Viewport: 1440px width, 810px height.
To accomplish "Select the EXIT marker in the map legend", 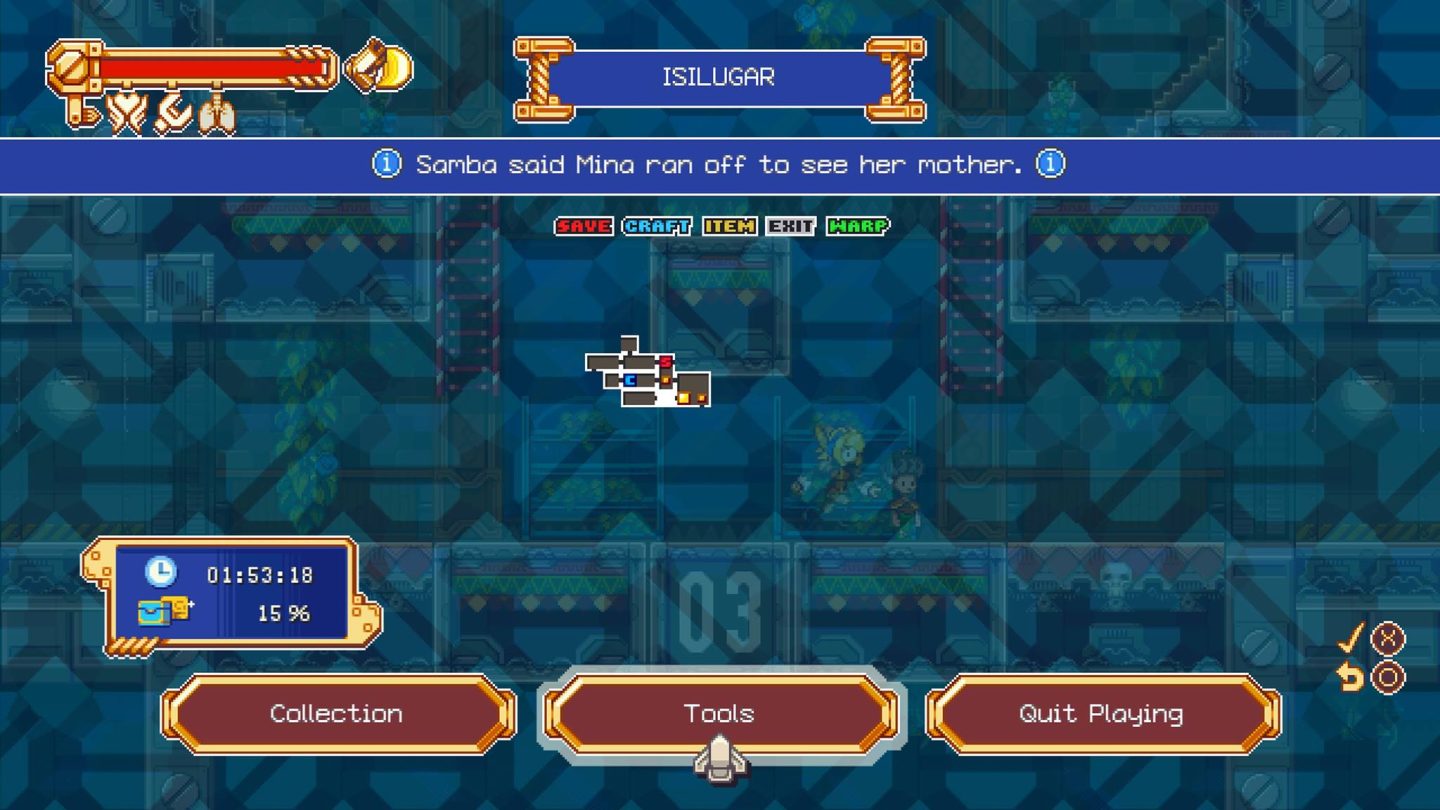I will (791, 226).
